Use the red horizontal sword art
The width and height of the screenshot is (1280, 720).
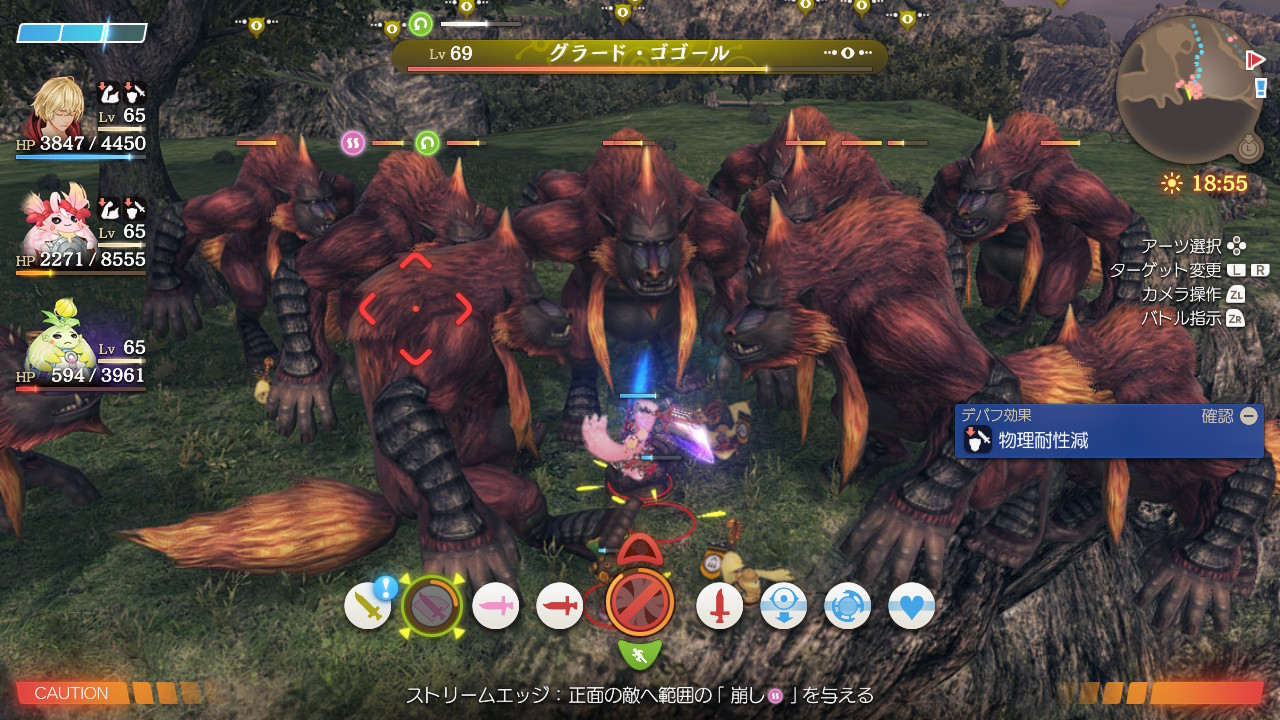coord(560,606)
